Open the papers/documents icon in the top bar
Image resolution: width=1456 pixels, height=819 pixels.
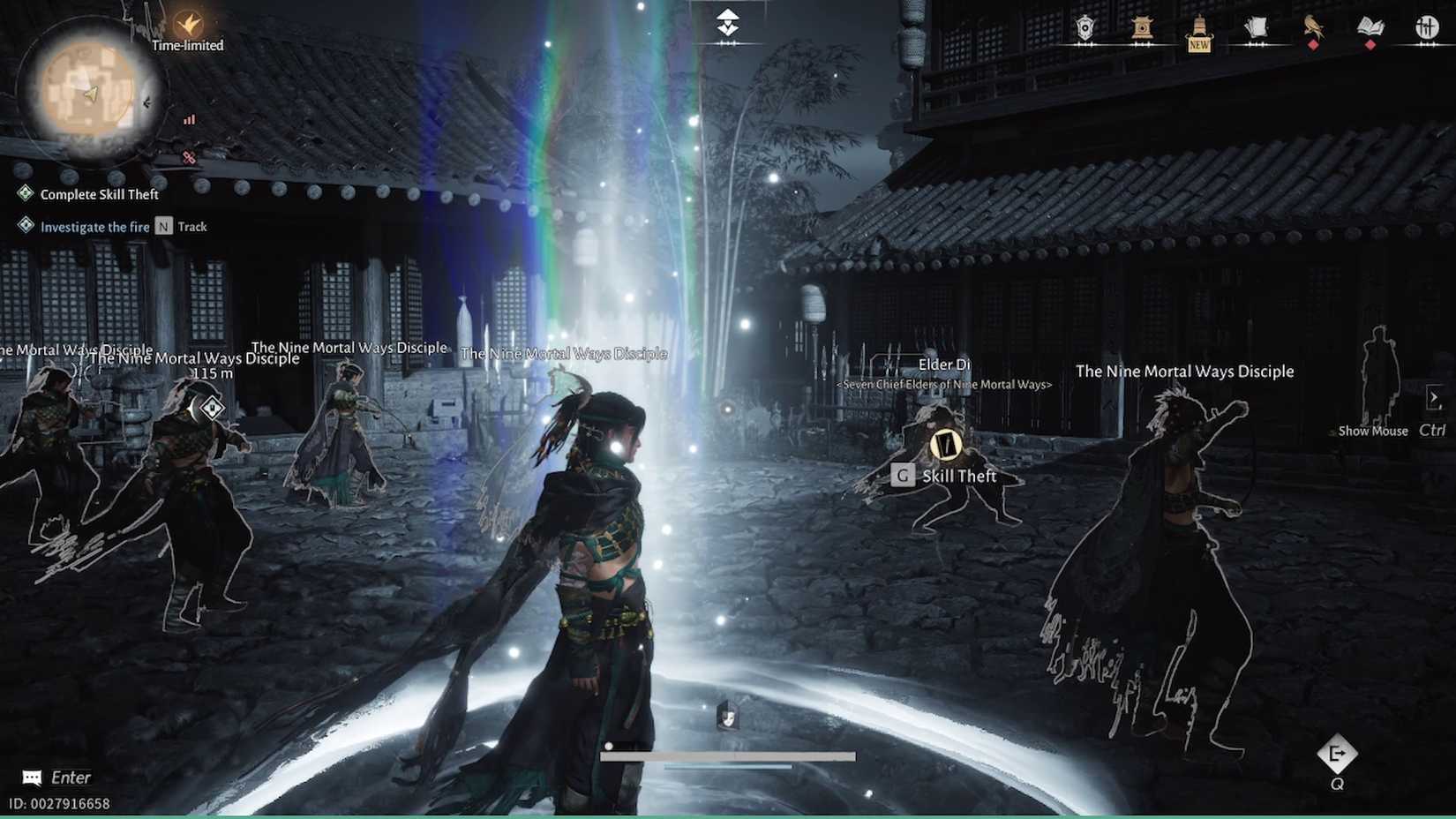point(1256,25)
